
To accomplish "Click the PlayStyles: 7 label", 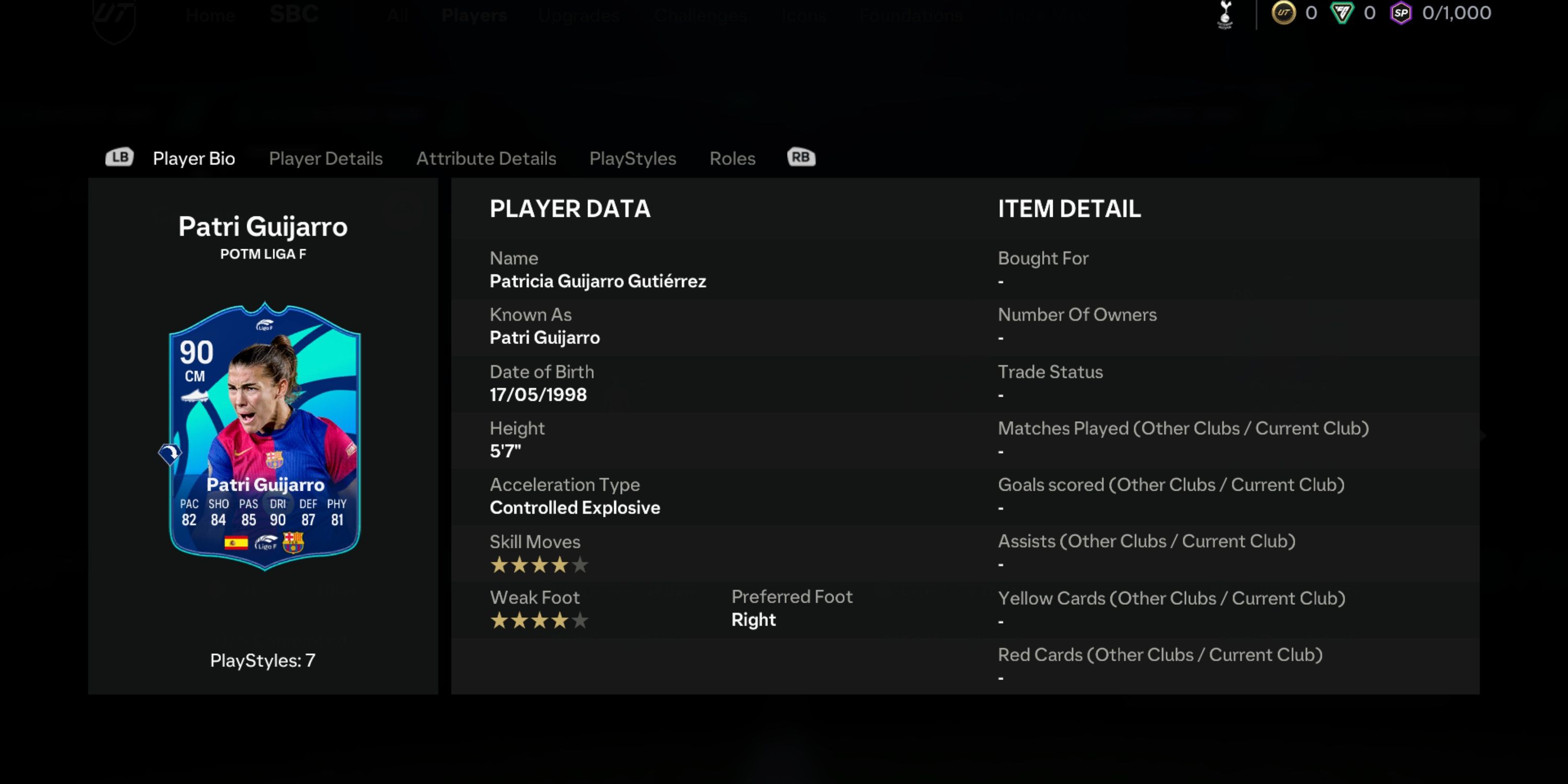I will 263,660.
